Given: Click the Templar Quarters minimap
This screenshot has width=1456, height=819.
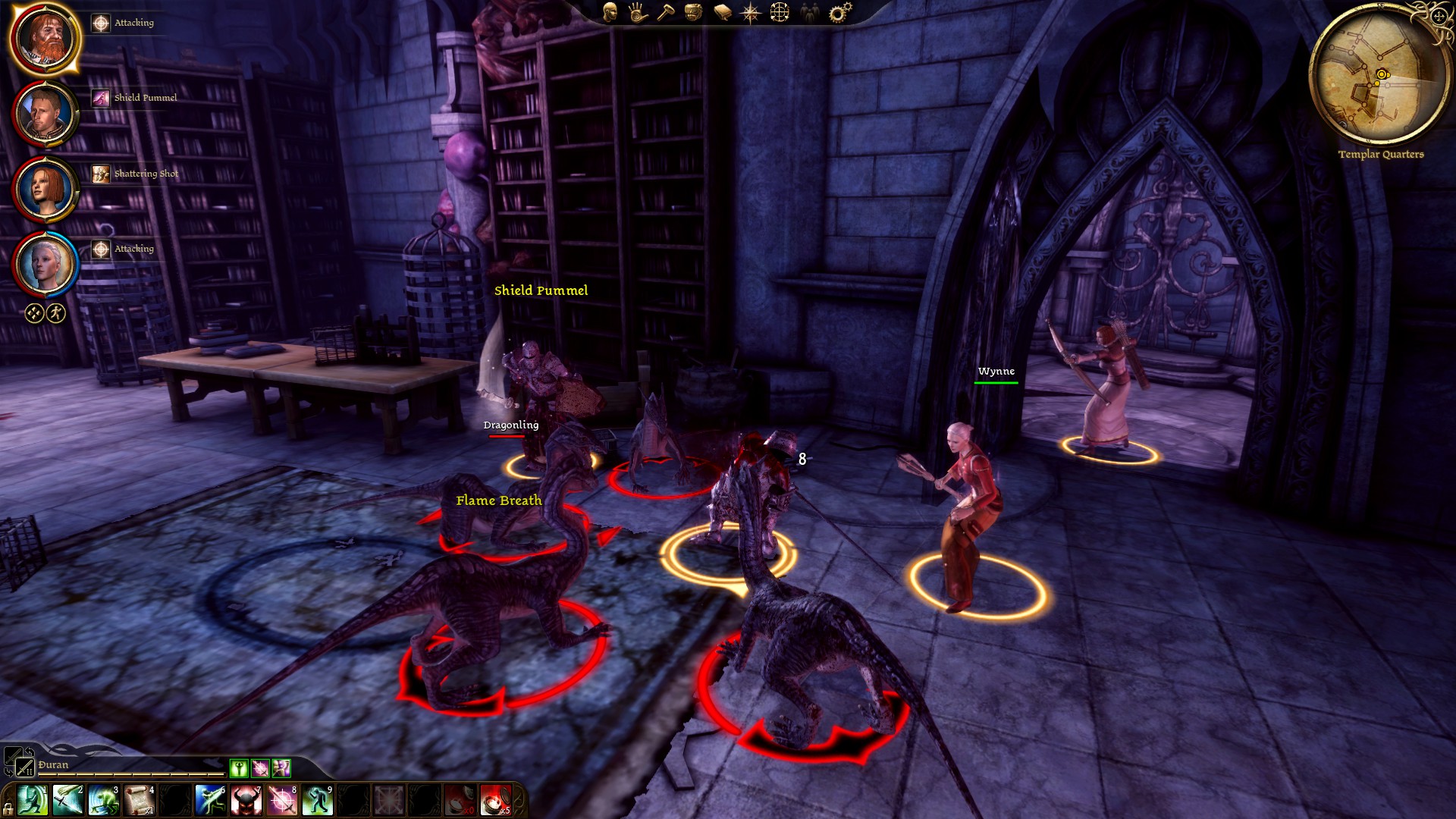Looking at the screenshot, I should click(x=1380, y=76).
